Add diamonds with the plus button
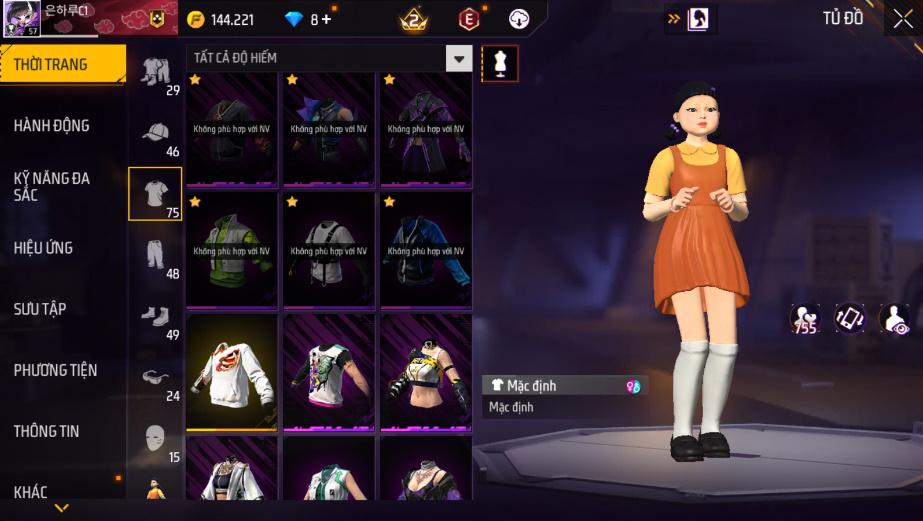Viewport: 923px width, 521px height. pos(326,20)
